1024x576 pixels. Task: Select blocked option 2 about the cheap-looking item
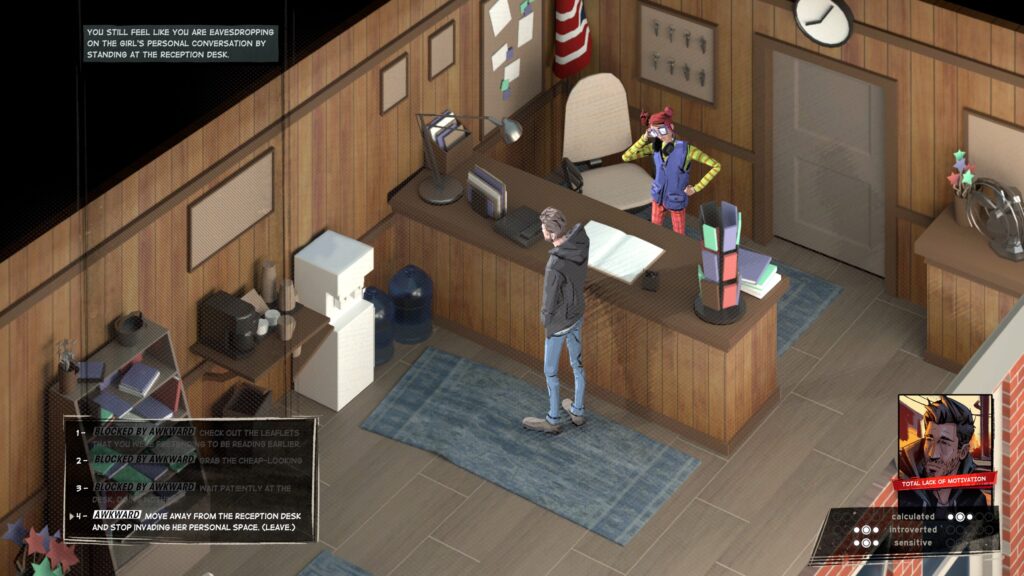coord(190,461)
